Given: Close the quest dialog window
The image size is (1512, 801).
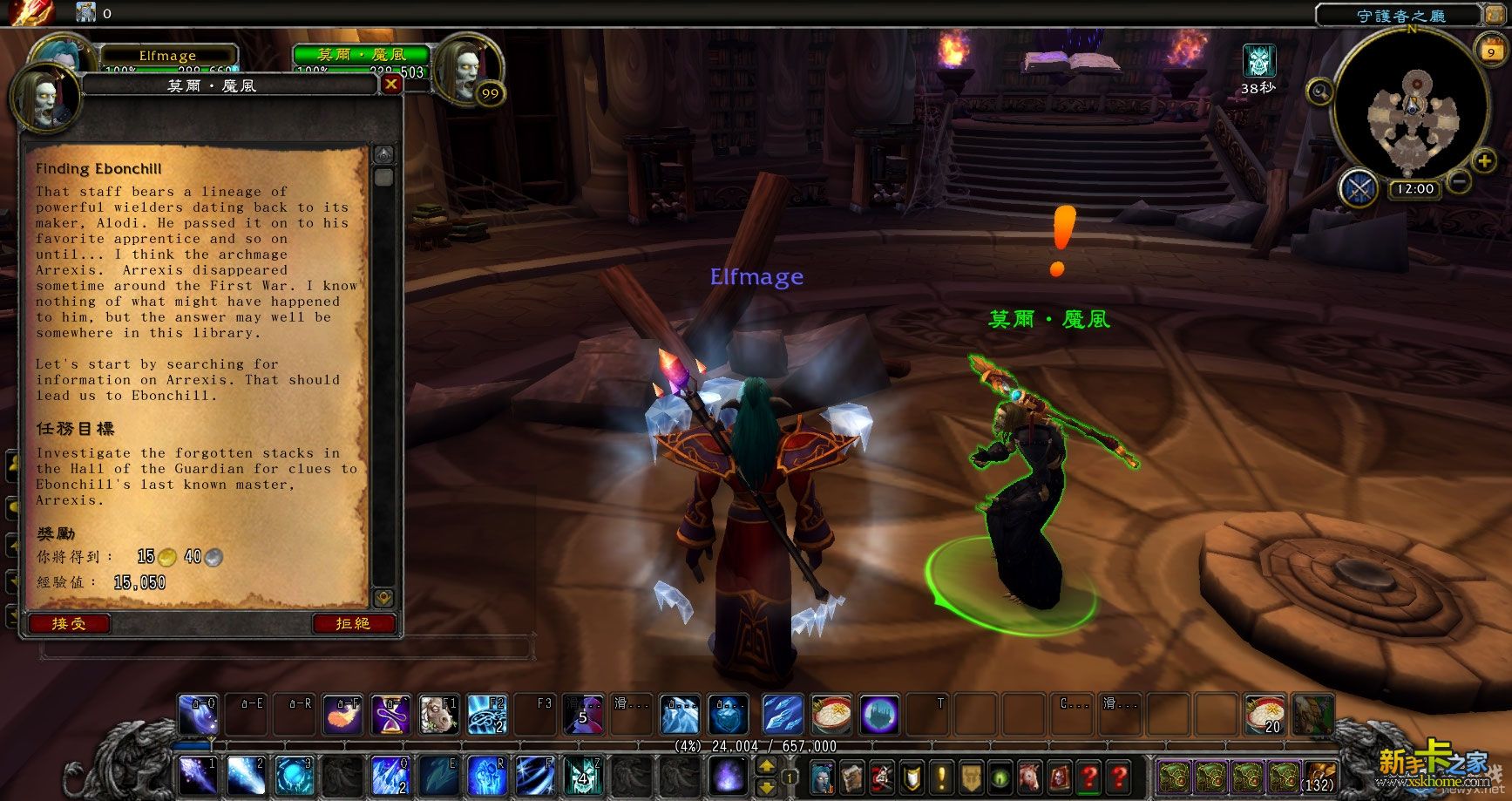Looking at the screenshot, I should 391,84.
